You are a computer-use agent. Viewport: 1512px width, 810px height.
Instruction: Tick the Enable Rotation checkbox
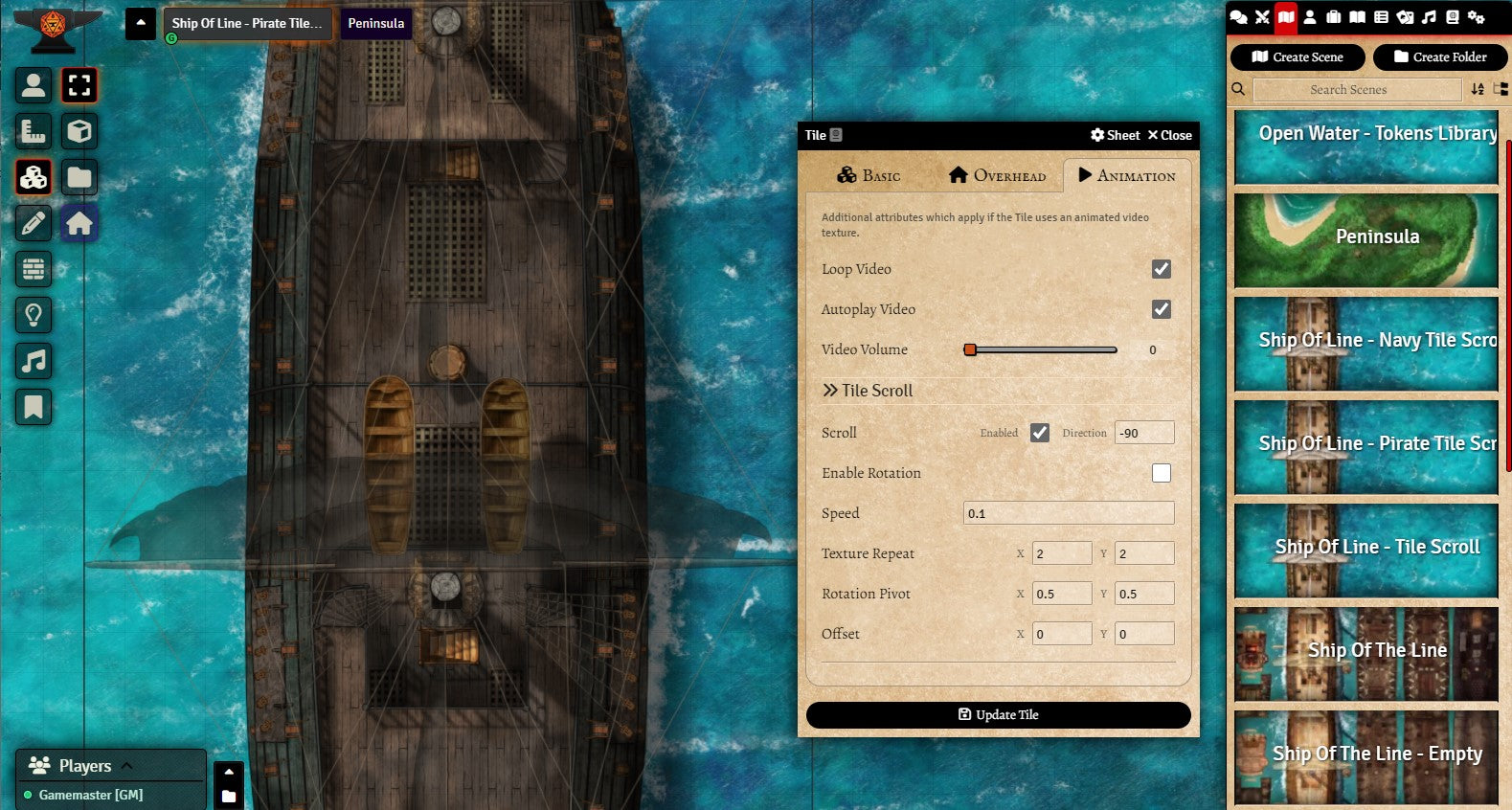tap(1161, 473)
